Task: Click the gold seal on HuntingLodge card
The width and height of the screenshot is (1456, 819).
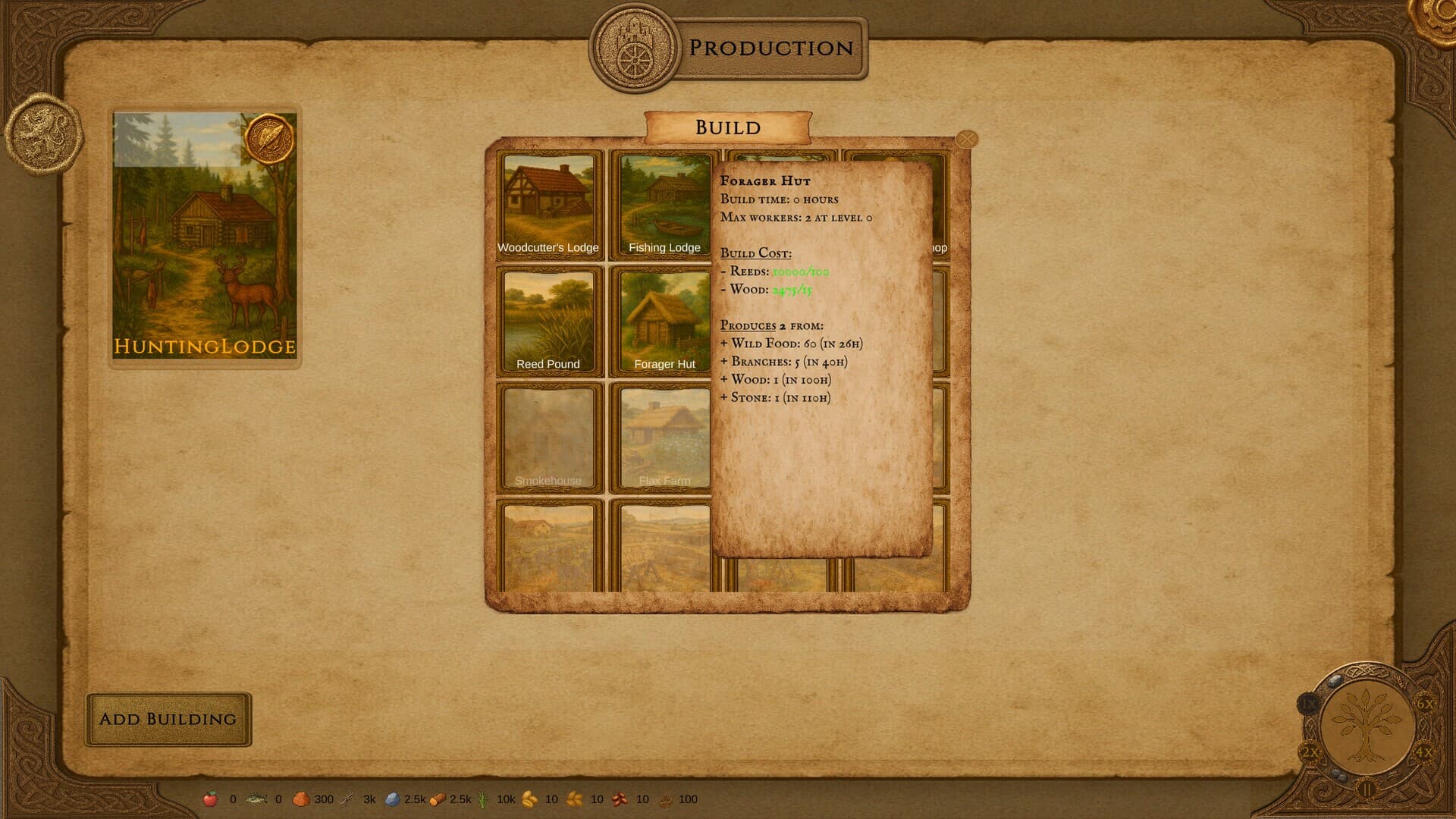Action: click(269, 140)
